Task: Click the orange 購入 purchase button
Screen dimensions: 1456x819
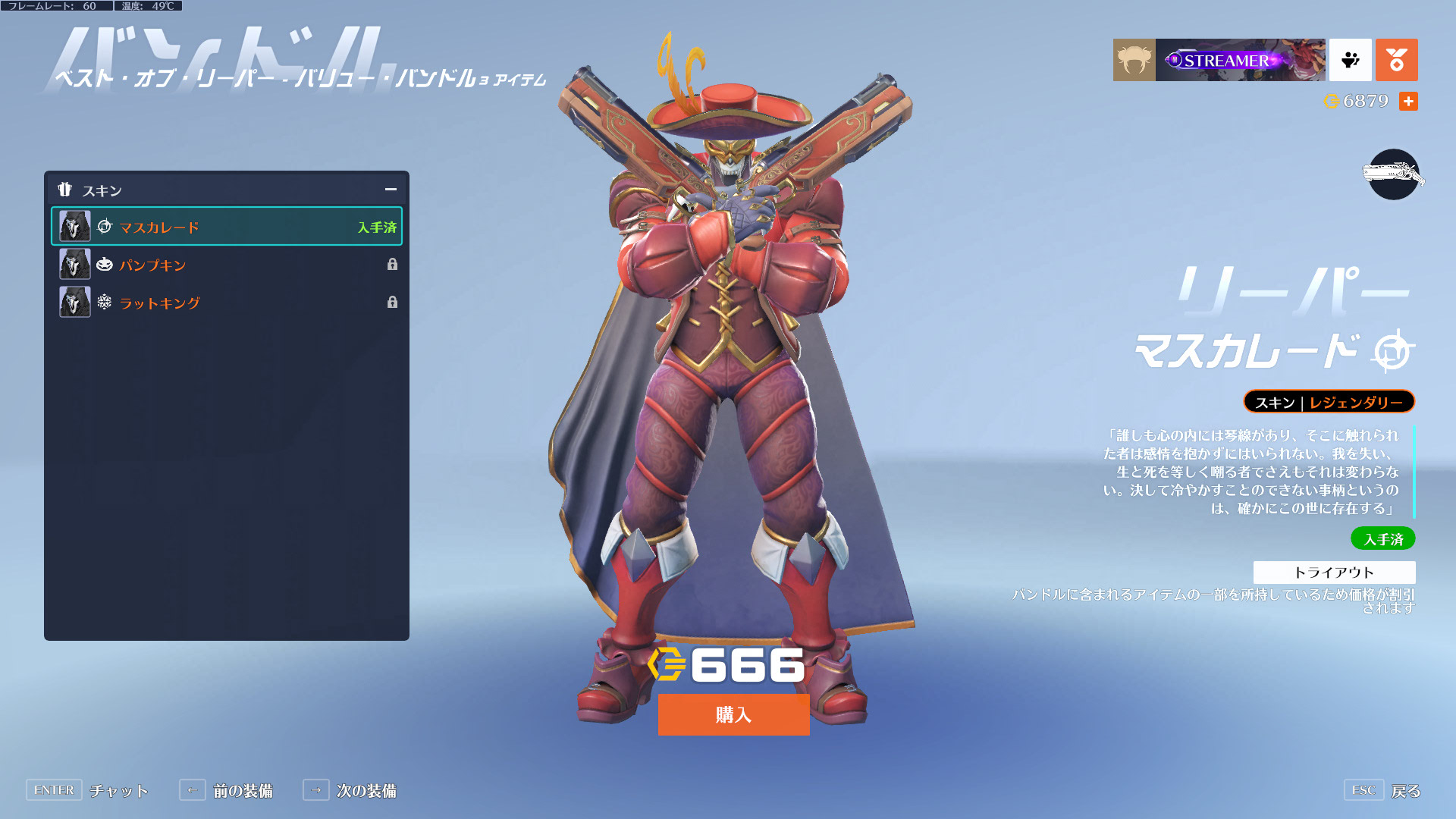Action: (733, 714)
